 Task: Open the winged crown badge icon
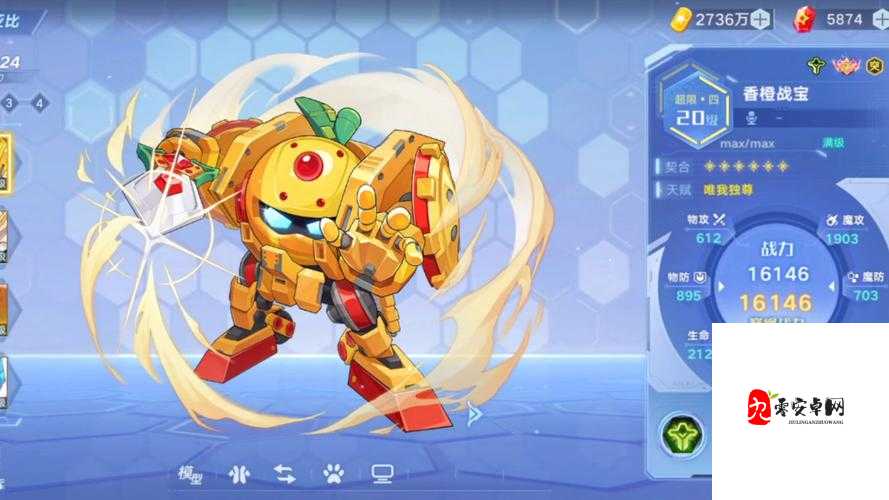(846, 66)
